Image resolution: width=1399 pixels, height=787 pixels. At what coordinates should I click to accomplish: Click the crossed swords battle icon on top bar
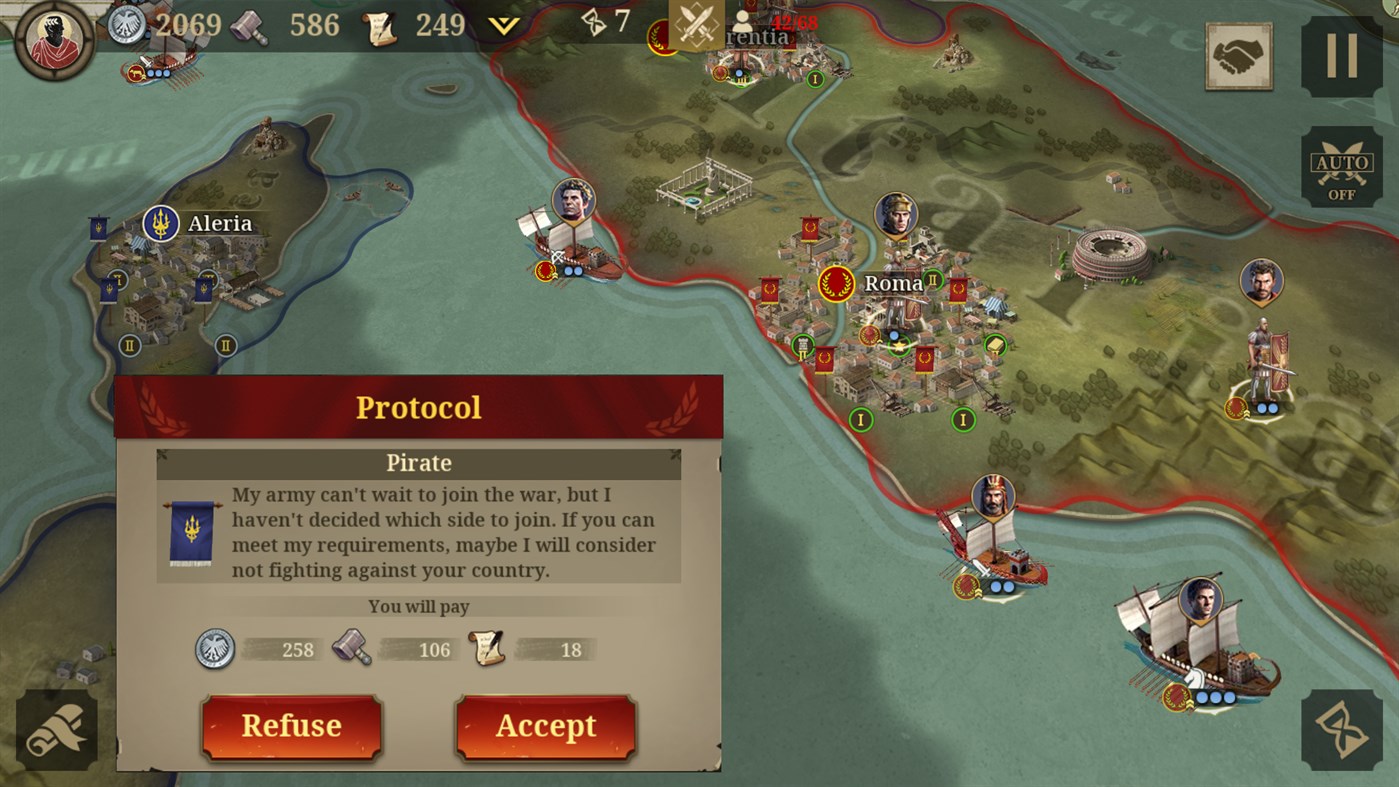698,24
